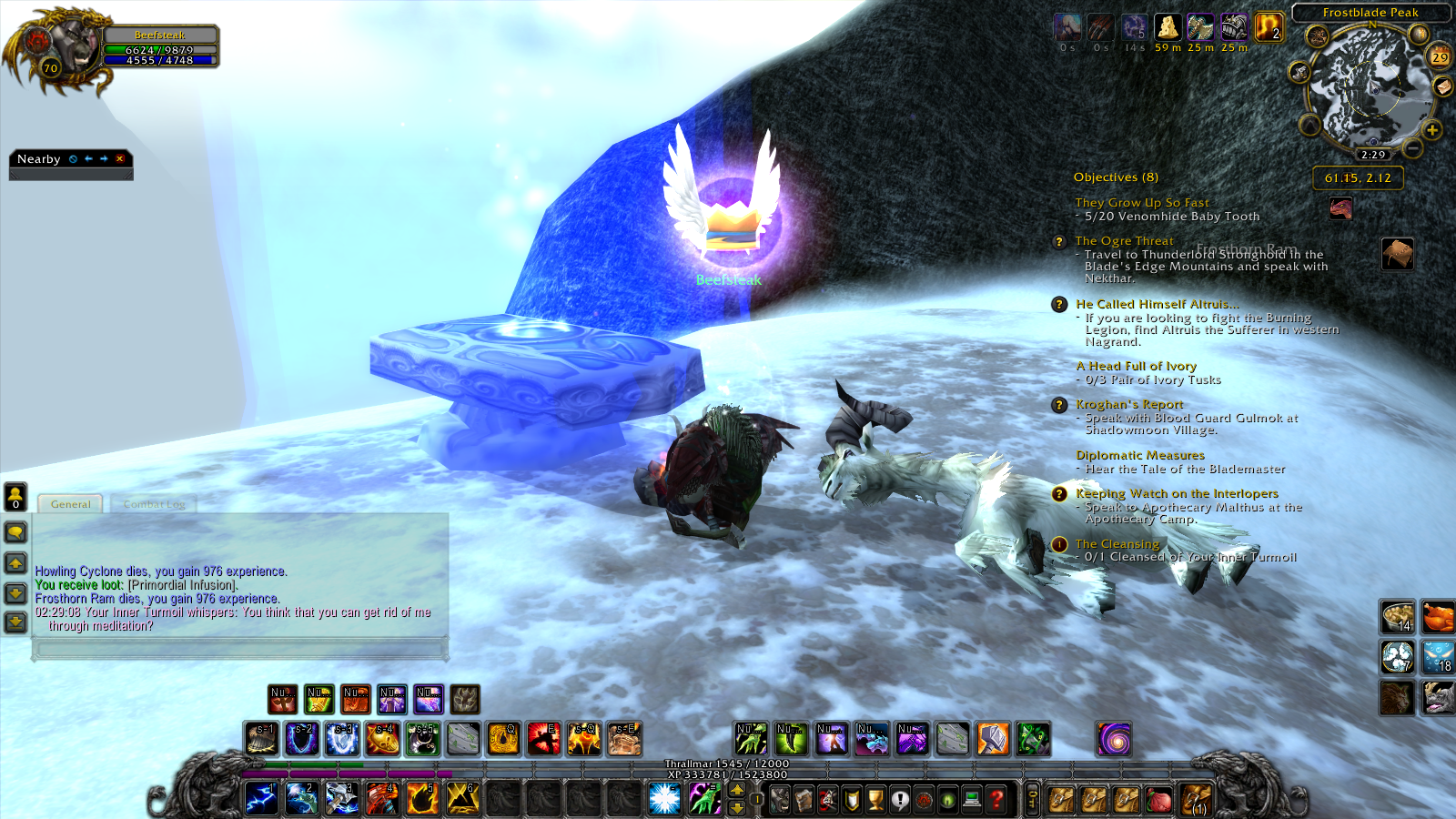This screenshot has width=1456, height=819.
Task: Cast the lightning bolt spell in slot 1
Action: point(261,798)
